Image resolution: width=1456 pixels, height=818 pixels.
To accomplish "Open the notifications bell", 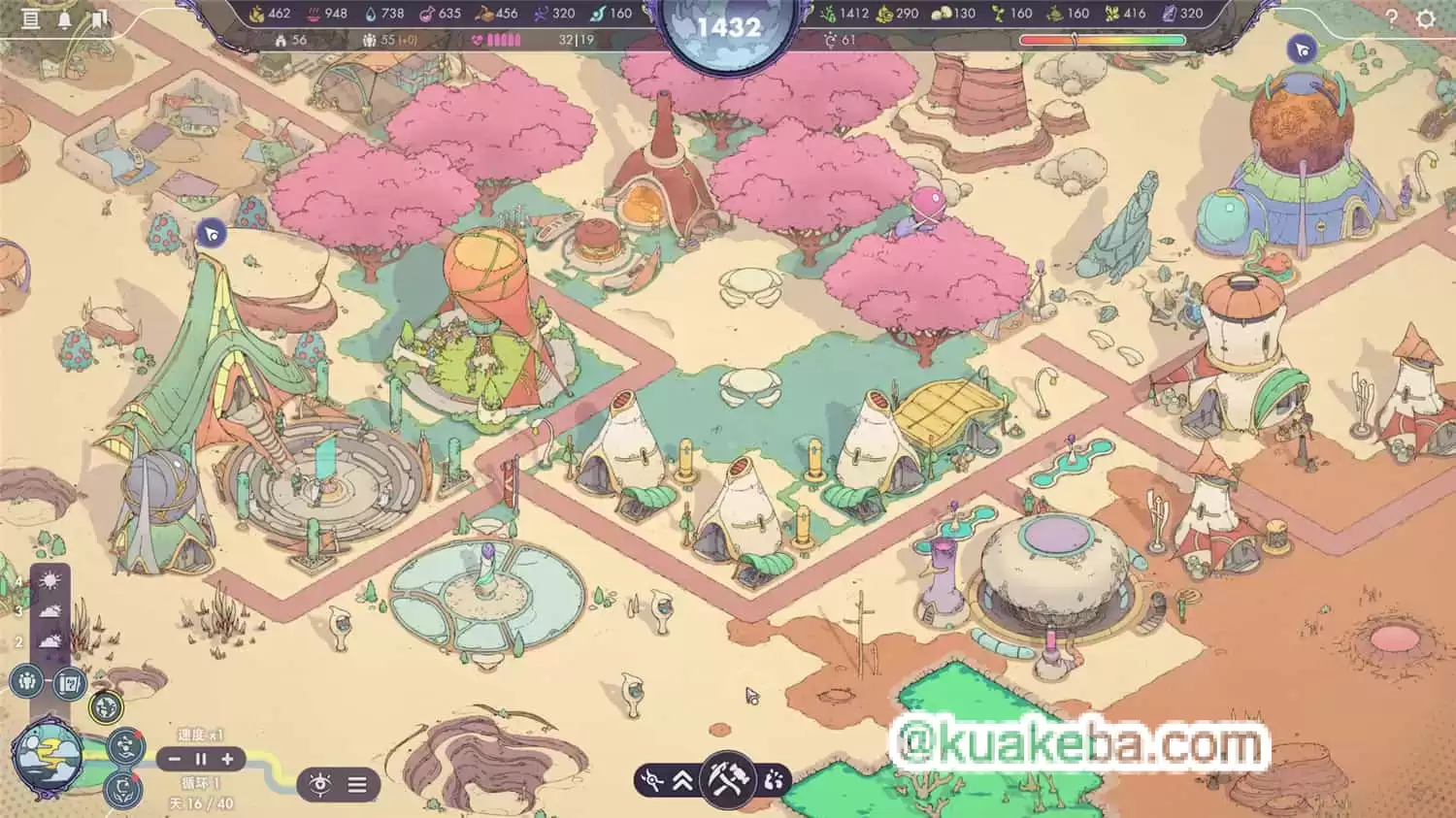I will 65,18.
